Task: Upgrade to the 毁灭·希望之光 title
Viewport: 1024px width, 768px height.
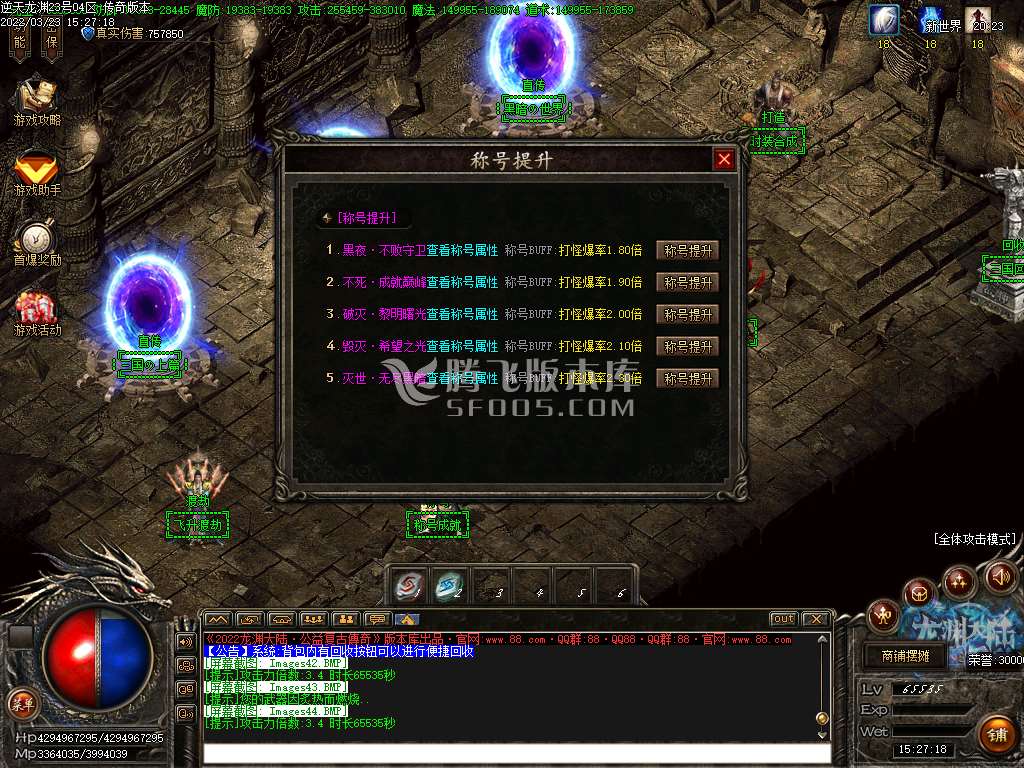Action: coord(688,347)
